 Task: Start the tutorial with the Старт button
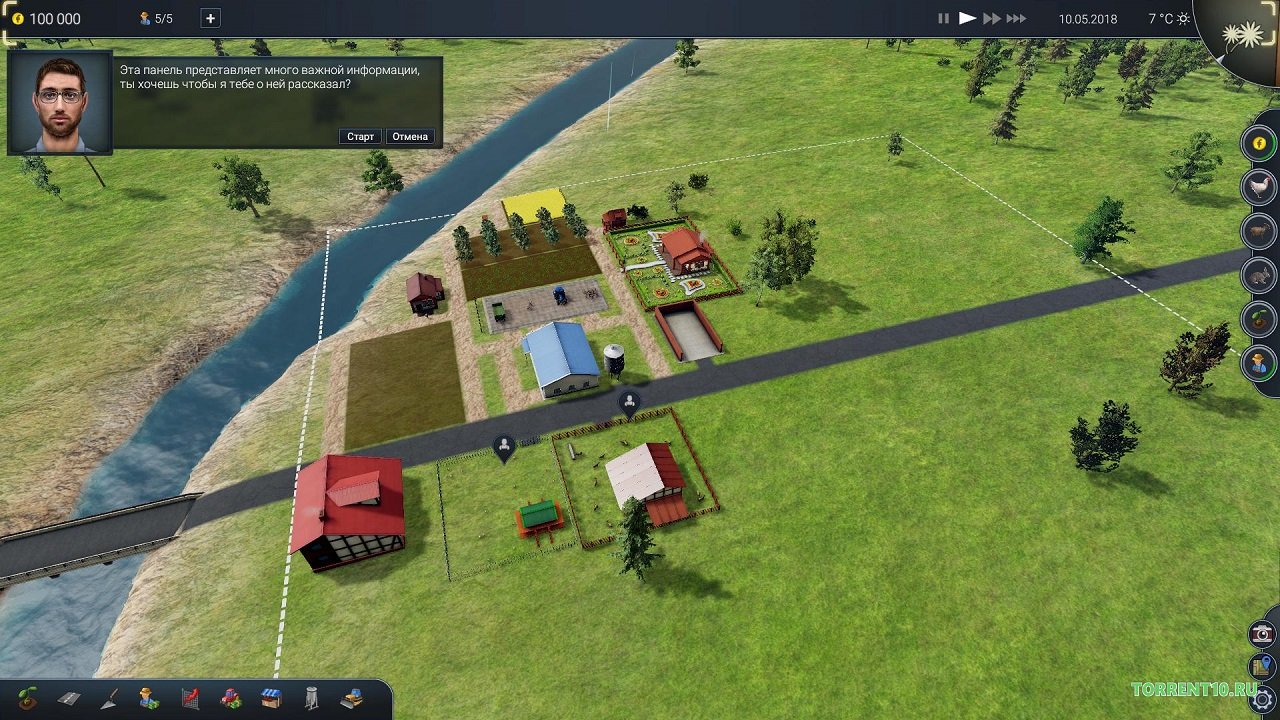360,136
